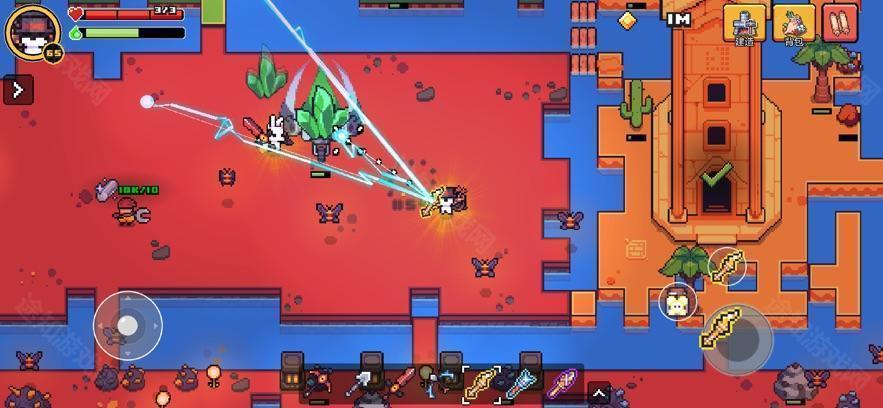Select the highlighted golden sword hotbar slot

coord(480,383)
